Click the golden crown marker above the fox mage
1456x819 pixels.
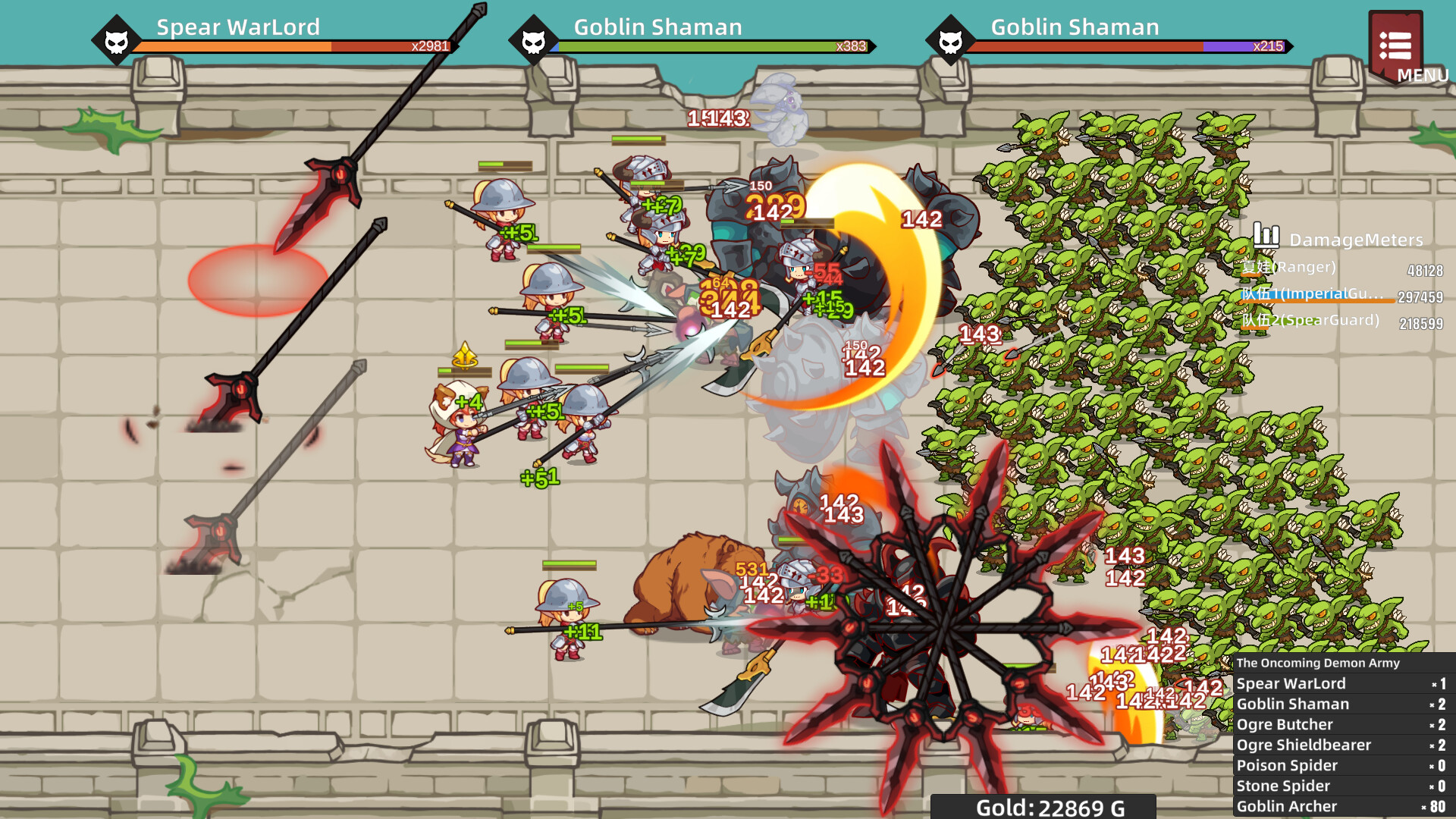466,353
